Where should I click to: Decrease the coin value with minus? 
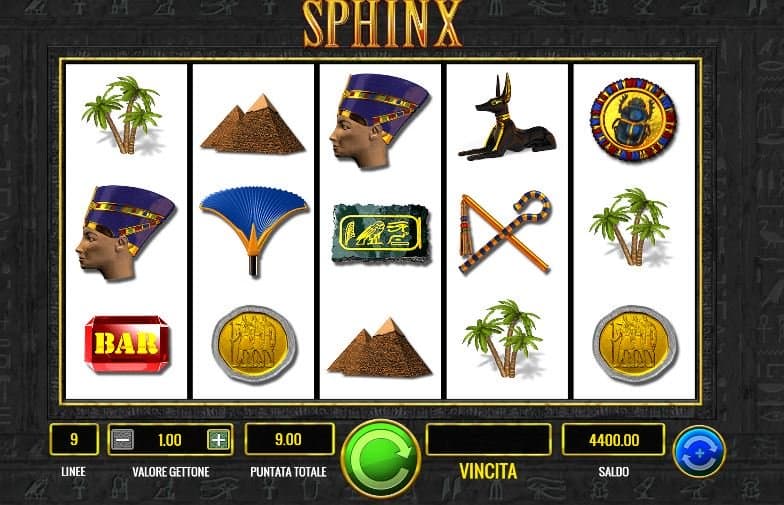pyautogui.click(x=122, y=439)
